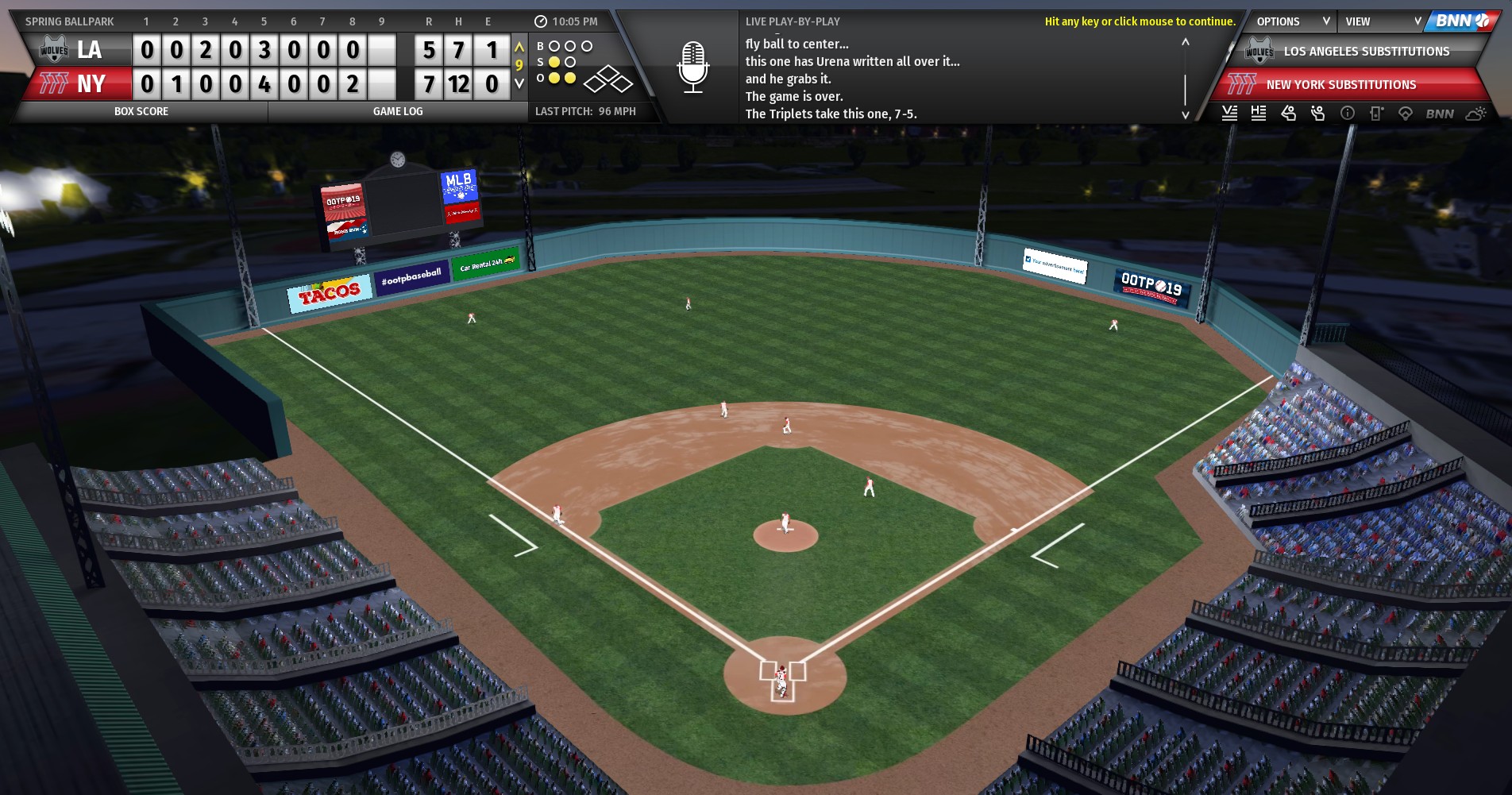This screenshot has height=795, width=1512.
Task: Show the home team lineup list icon
Action: click(1259, 114)
